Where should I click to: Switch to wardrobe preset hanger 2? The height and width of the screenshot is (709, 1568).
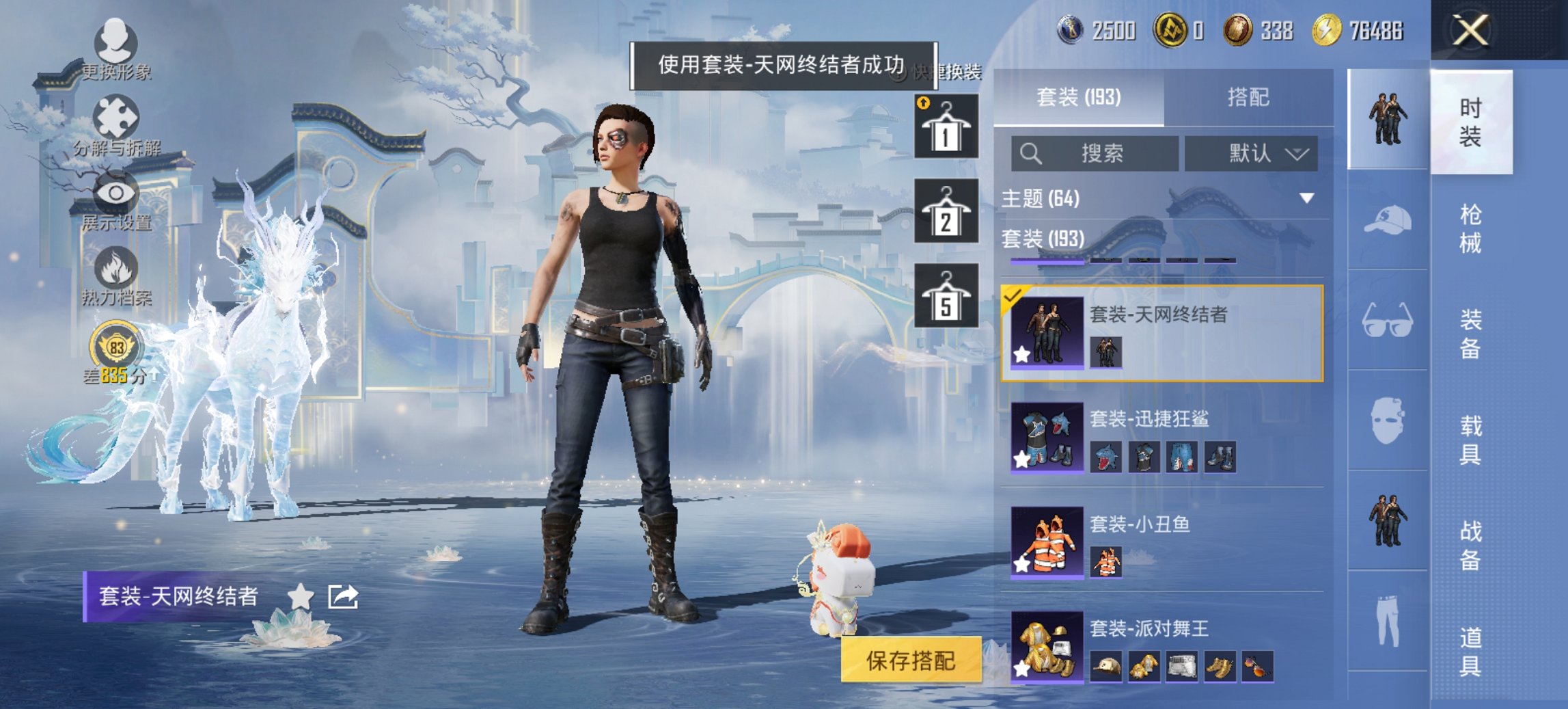(x=946, y=211)
